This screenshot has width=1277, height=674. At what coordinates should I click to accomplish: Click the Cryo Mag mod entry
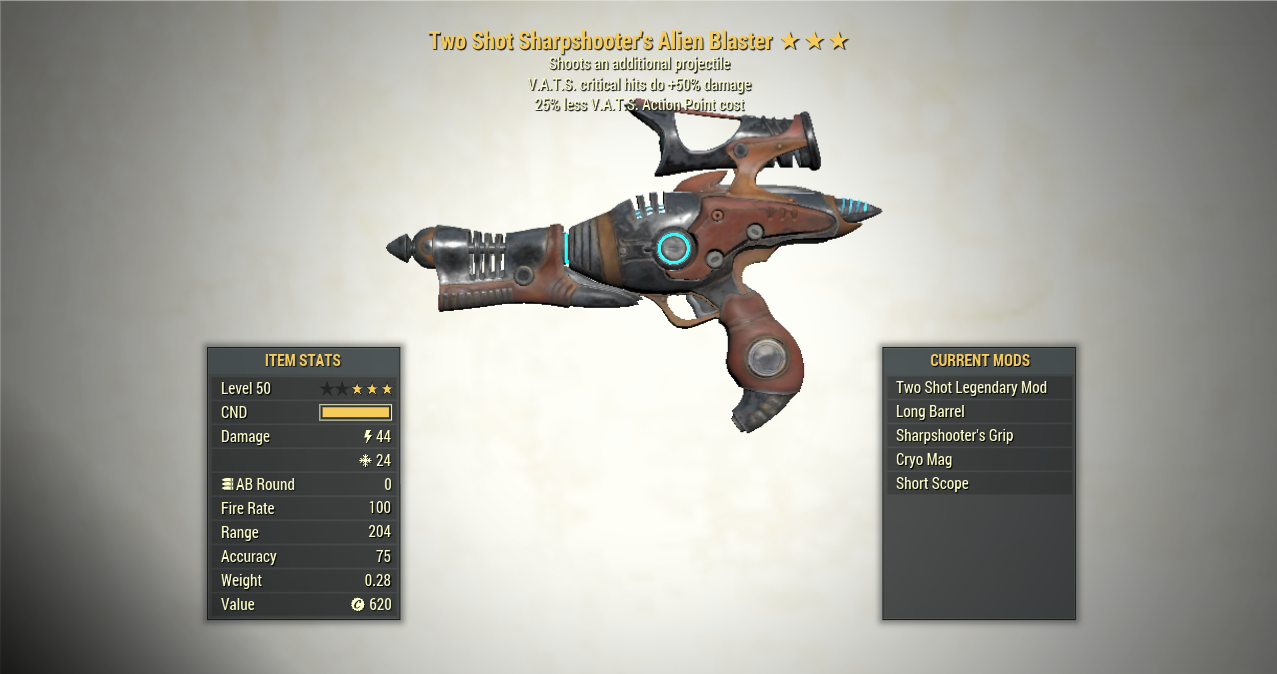pyautogui.click(x=978, y=459)
